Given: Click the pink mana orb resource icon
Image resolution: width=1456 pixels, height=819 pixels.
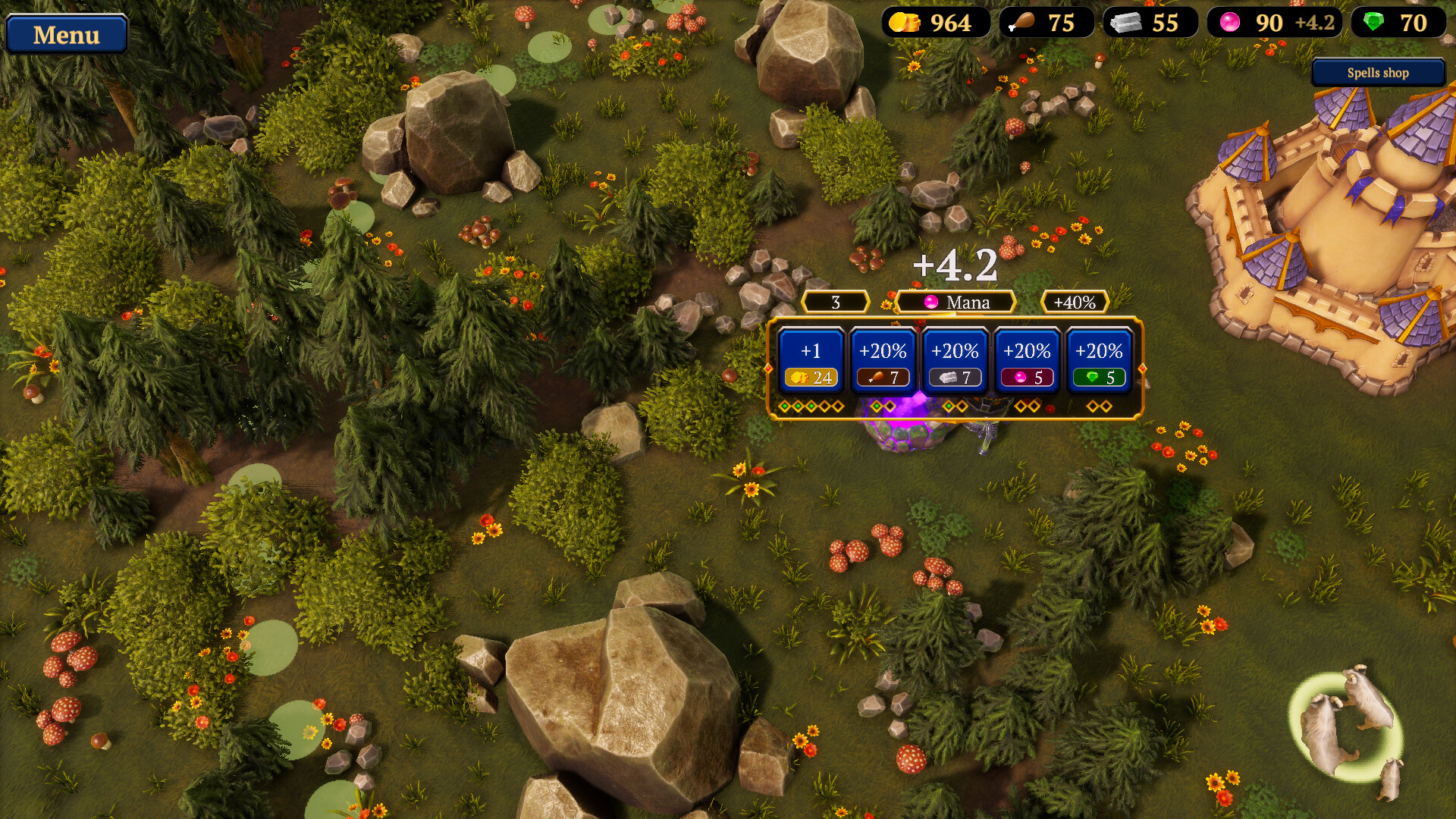Looking at the screenshot, I should [x=1232, y=23].
